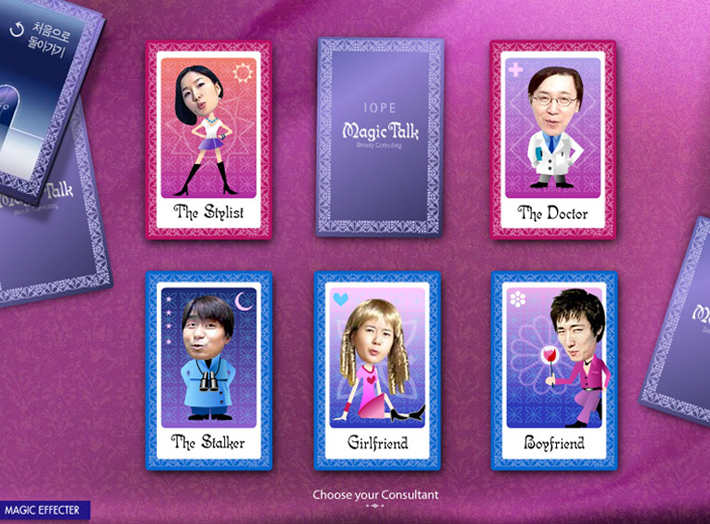
Task: Select the Boyfriend consultant card
Action: pos(554,371)
